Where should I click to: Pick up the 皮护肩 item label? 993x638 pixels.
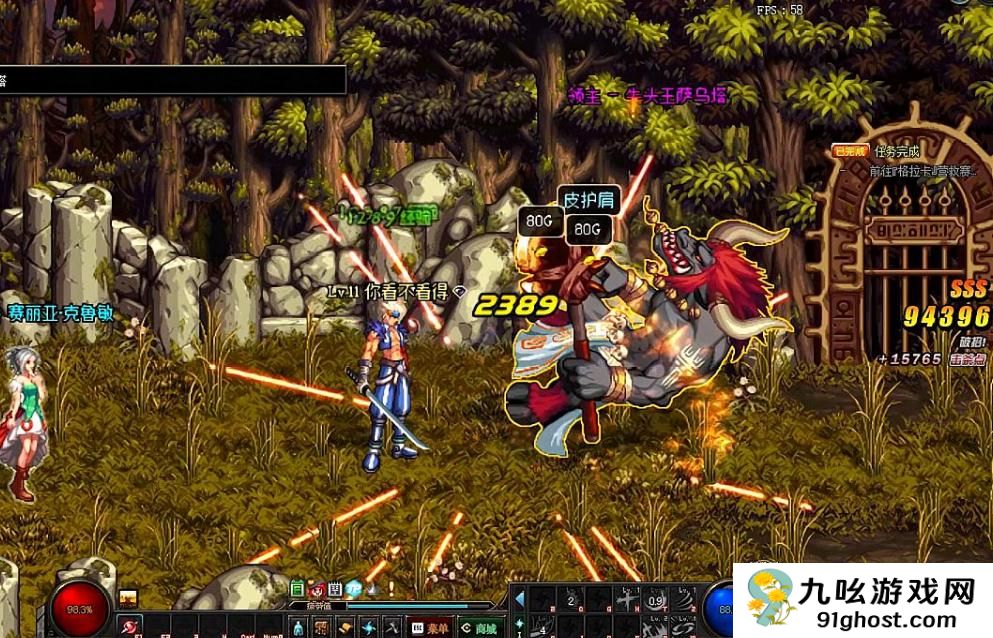pos(586,198)
